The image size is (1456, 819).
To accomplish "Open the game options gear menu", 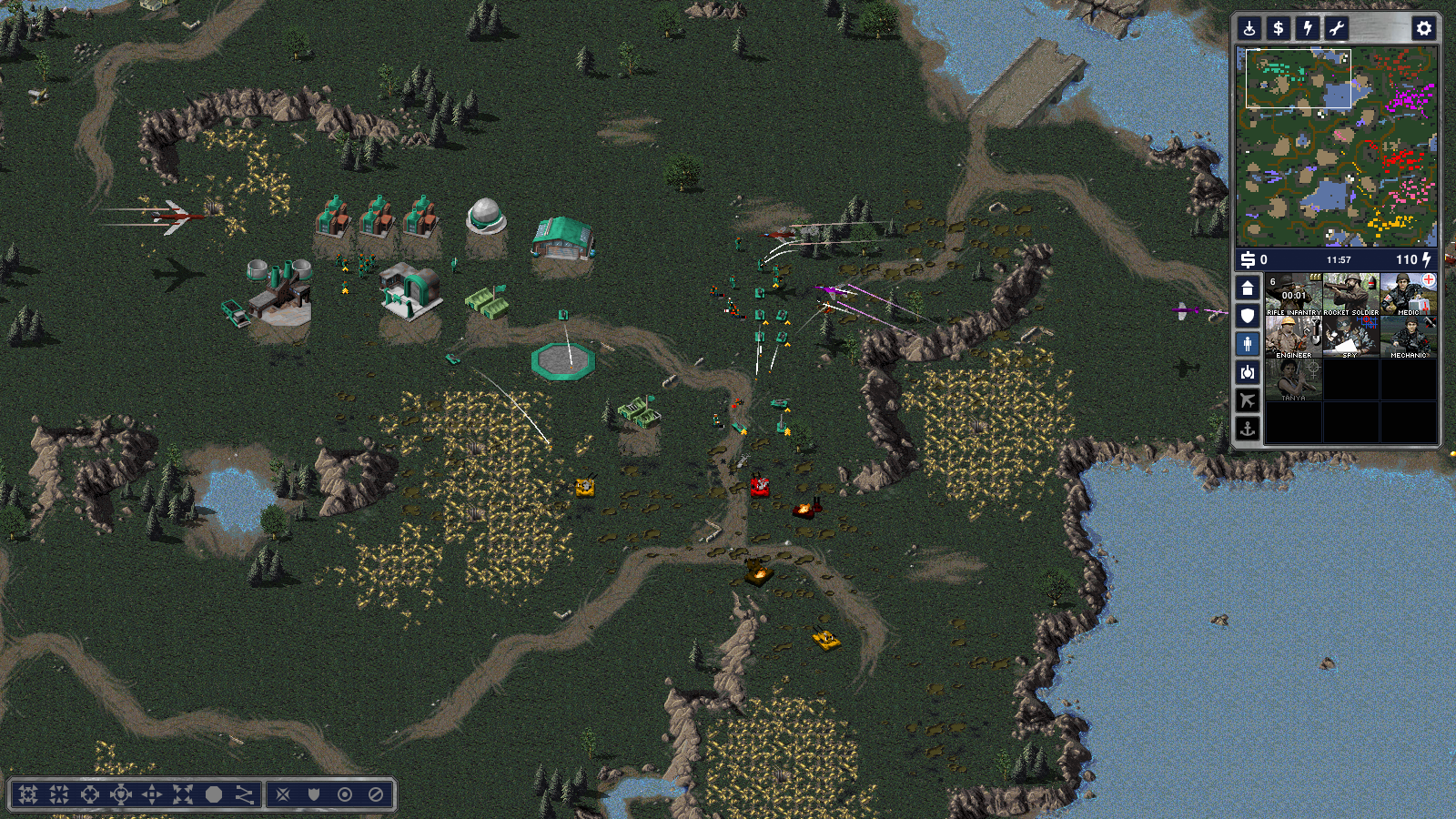I will point(1424,28).
